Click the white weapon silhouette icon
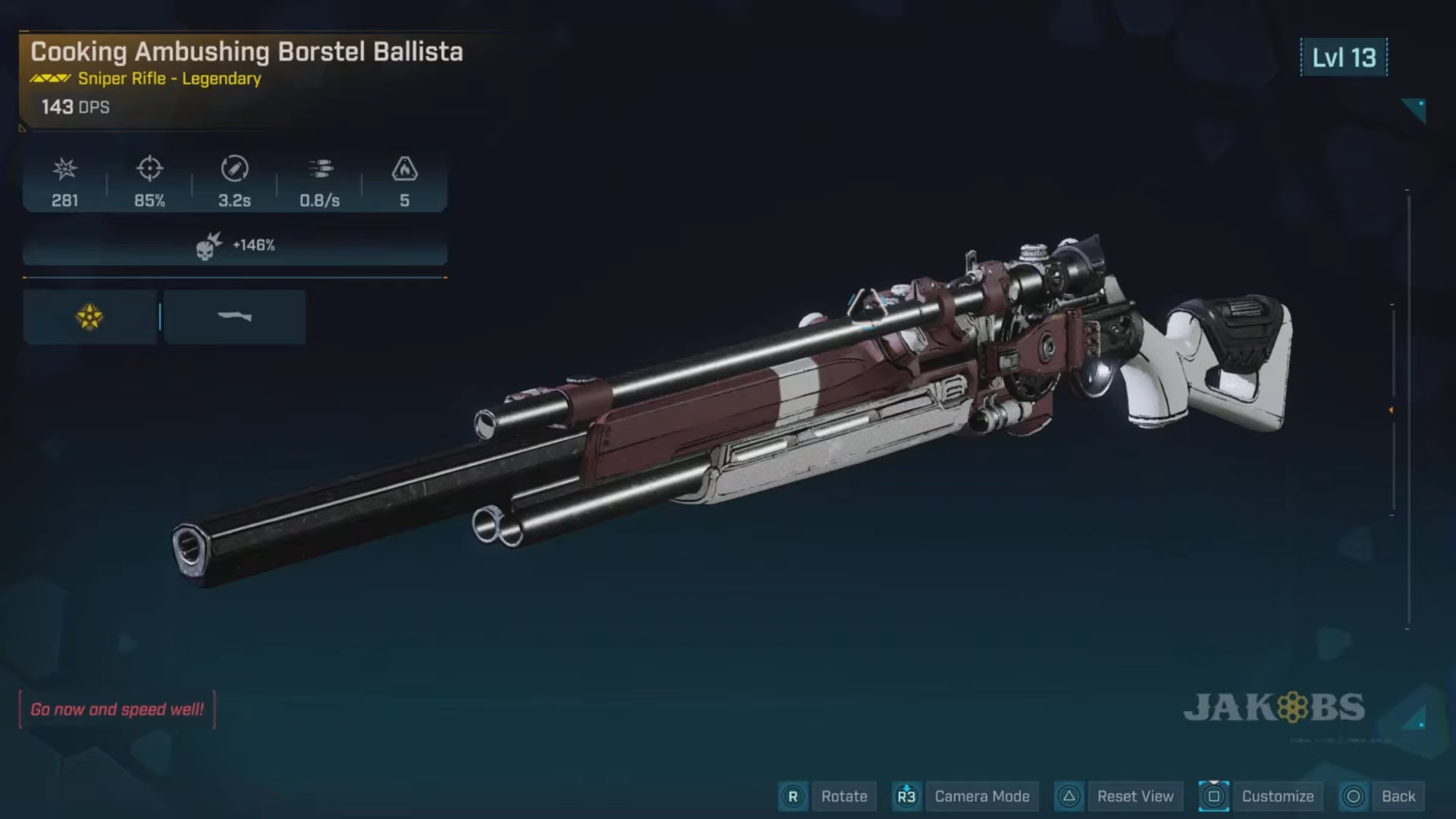The height and width of the screenshot is (819, 1456). coord(235,317)
